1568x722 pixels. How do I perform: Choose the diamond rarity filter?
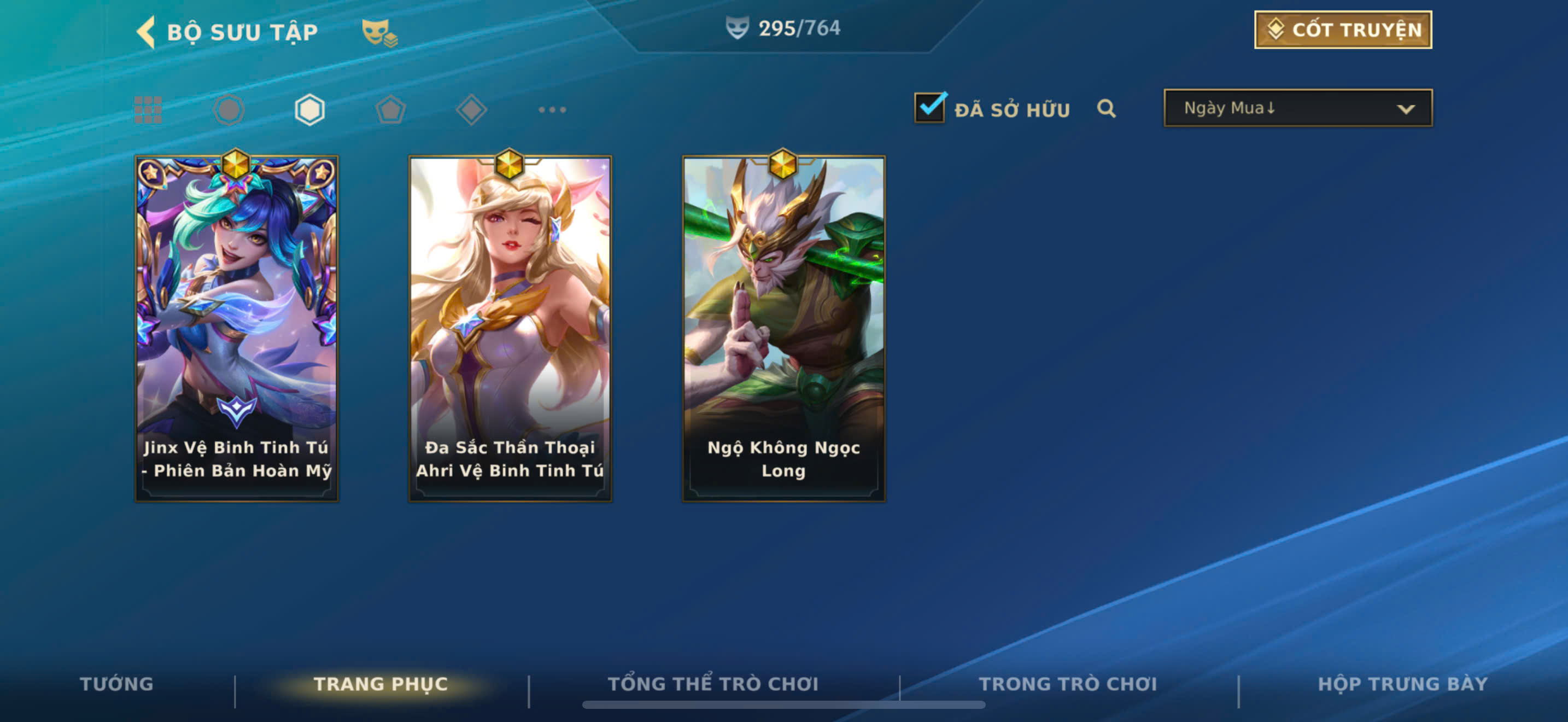(x=471, y=110)
